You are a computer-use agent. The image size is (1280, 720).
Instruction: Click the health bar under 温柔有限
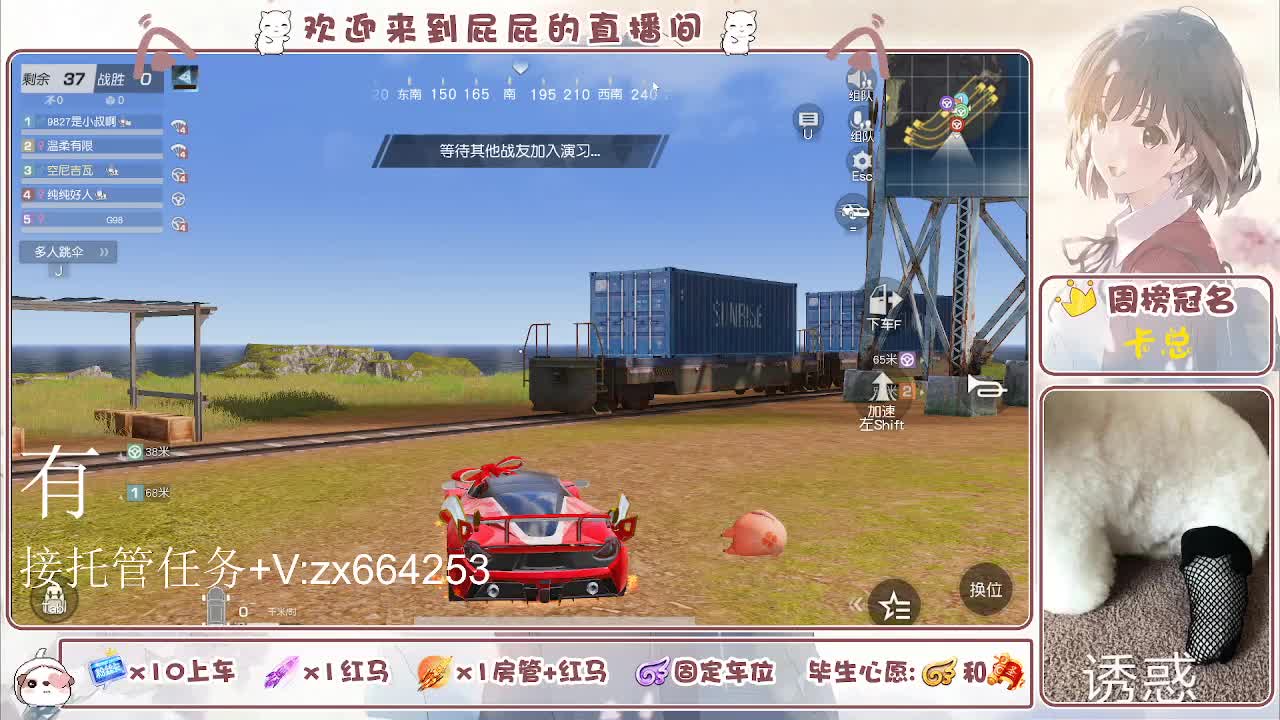90,156
